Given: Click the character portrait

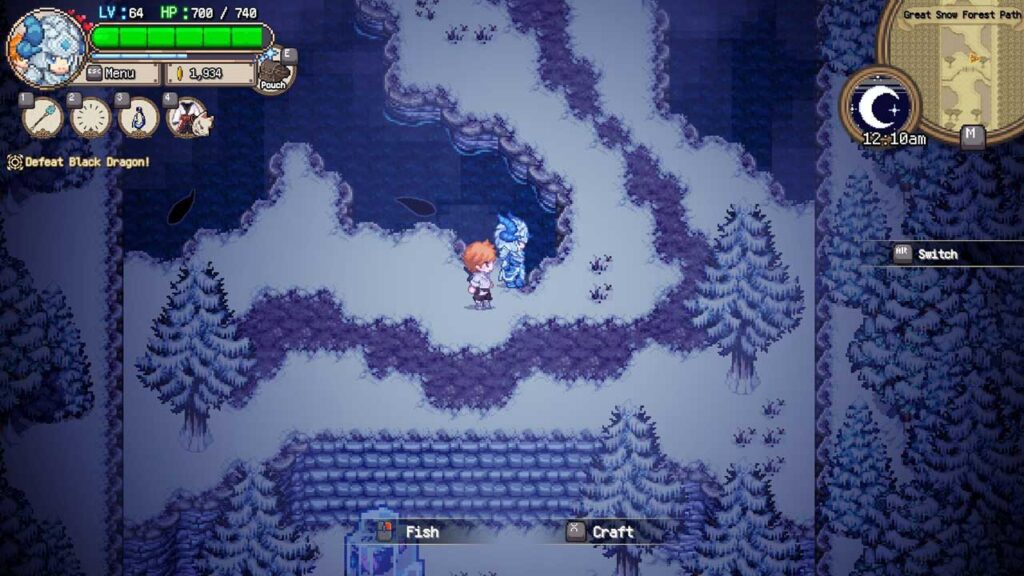Looking at the screenshot, I should click(46, 47).
